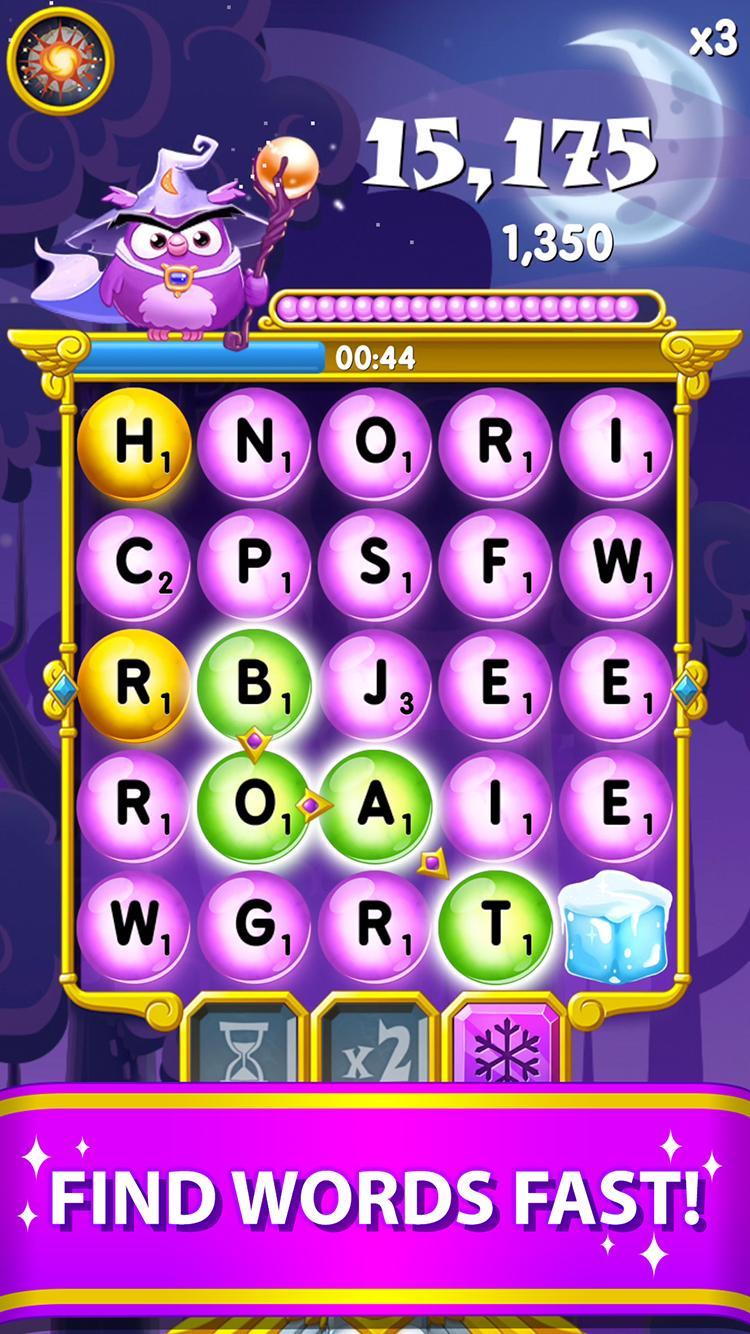Select the gold H letter bubble
This screenshot has height=1334, width=750.
[x=134, y=444]
